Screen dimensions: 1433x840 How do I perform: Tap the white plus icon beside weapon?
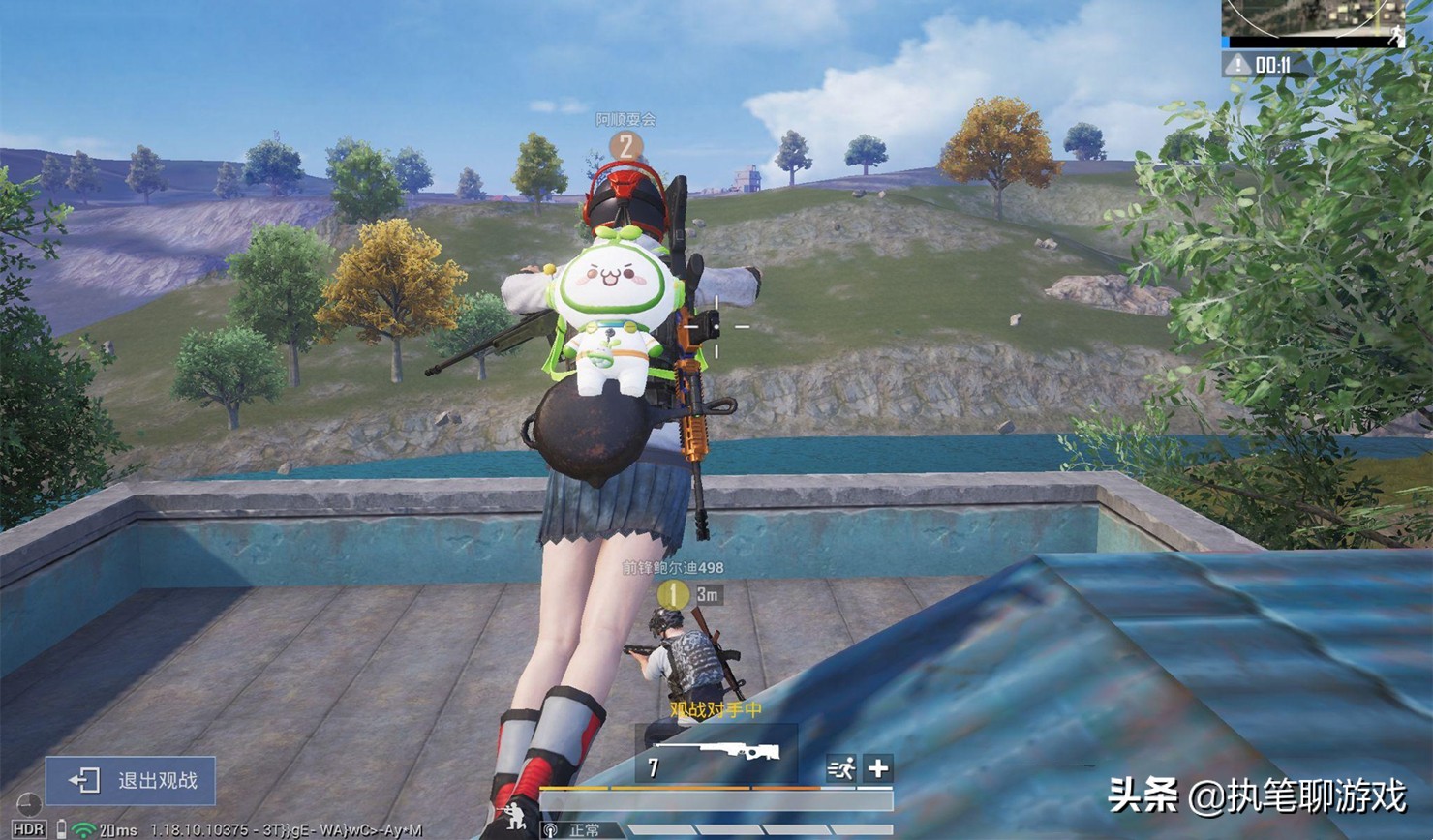(878, 768)
